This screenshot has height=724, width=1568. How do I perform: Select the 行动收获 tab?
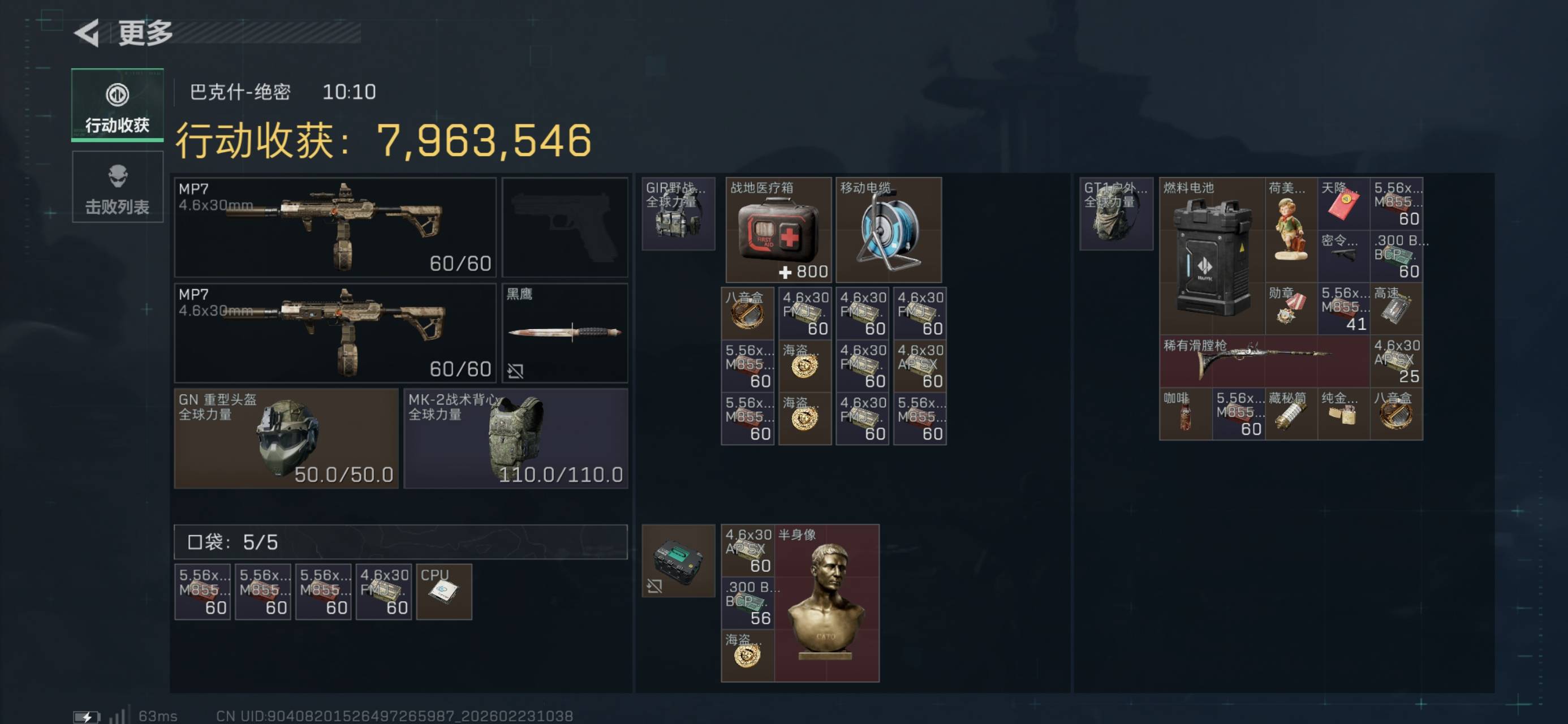(x=118, y=105)
